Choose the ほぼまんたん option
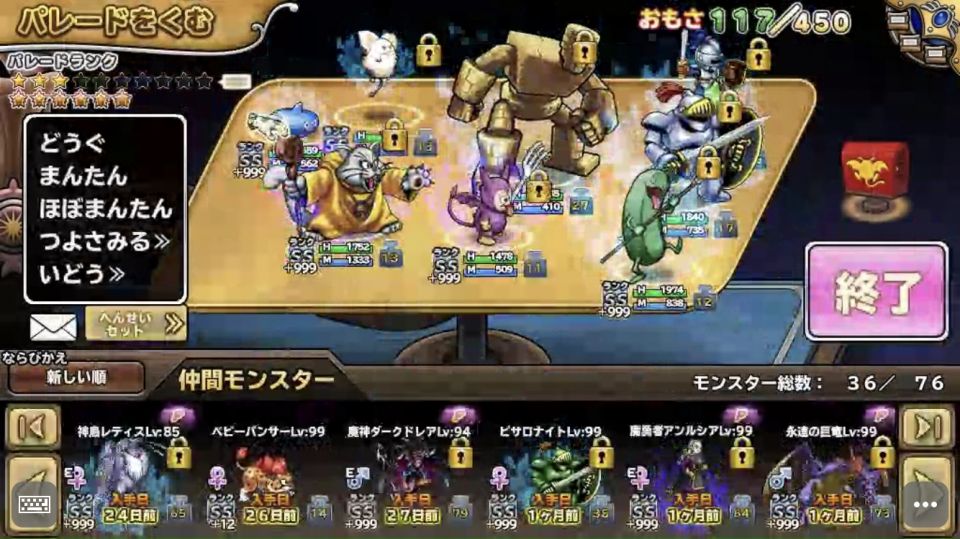 pyautogui.click(x=105, y=209)
